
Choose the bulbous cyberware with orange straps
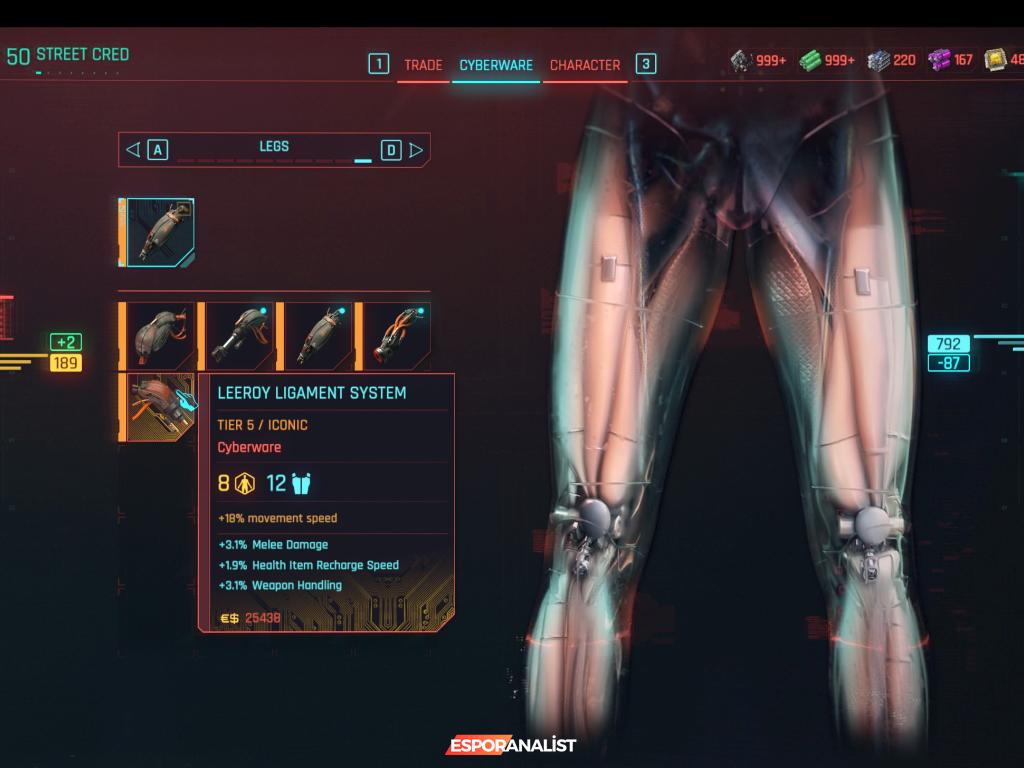(x=160, y=336)
